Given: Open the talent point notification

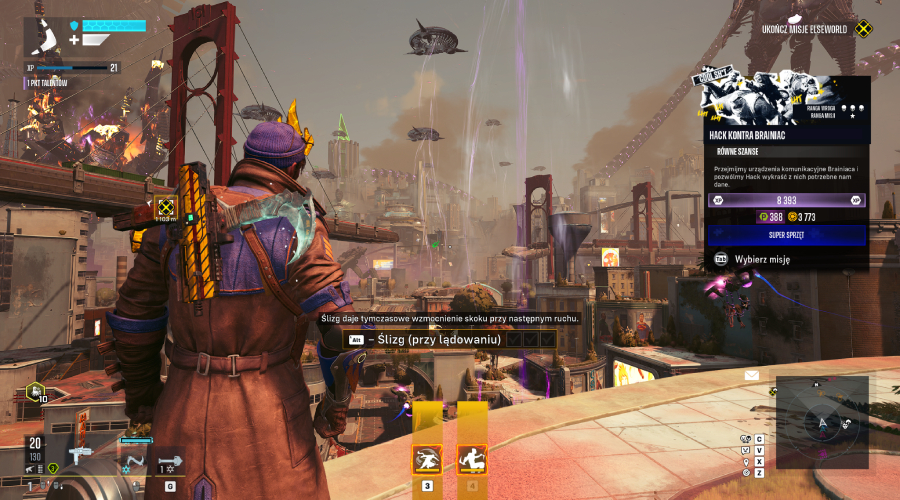Looking at the screenshot, I should pos(50,82).
